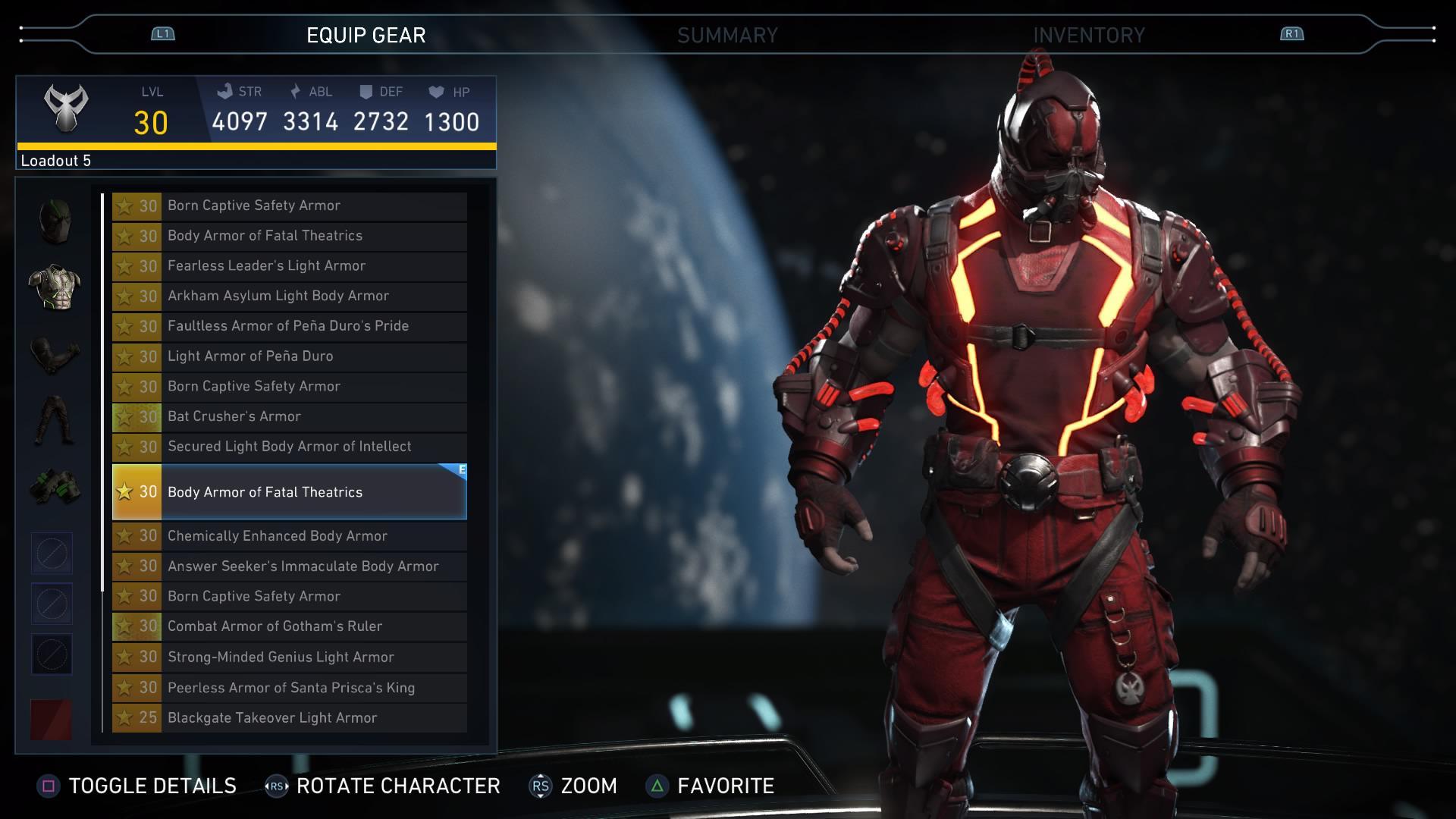This screenshot has height=819, width=1456.
Task: Open the Inventory tab
Action: (x=1087, y=34)
